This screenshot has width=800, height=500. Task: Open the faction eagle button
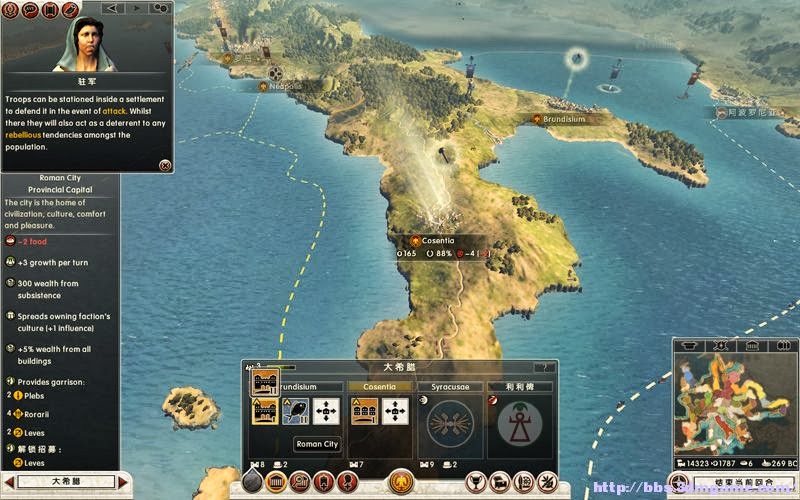(x=401, y=482)
